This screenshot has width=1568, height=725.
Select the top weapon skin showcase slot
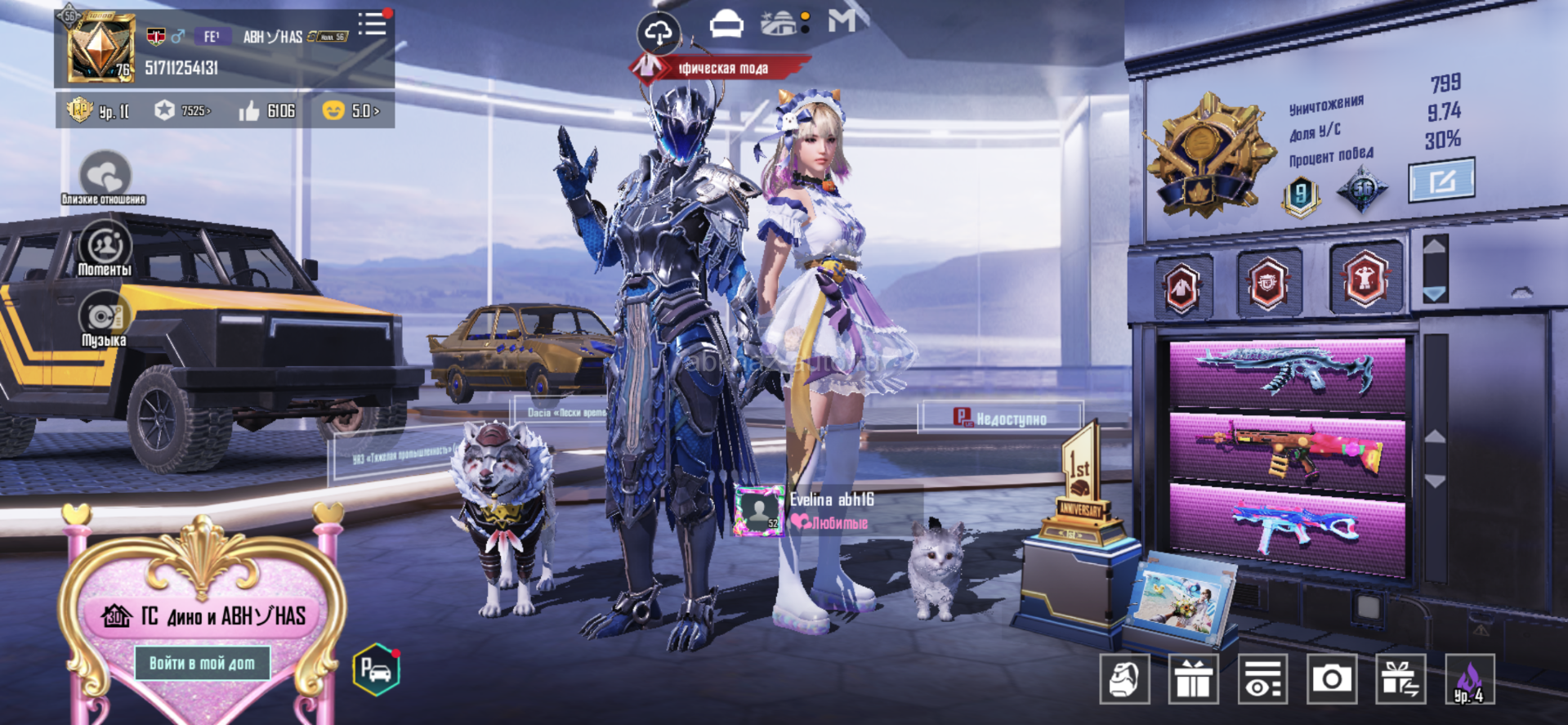pos(1287,374)
